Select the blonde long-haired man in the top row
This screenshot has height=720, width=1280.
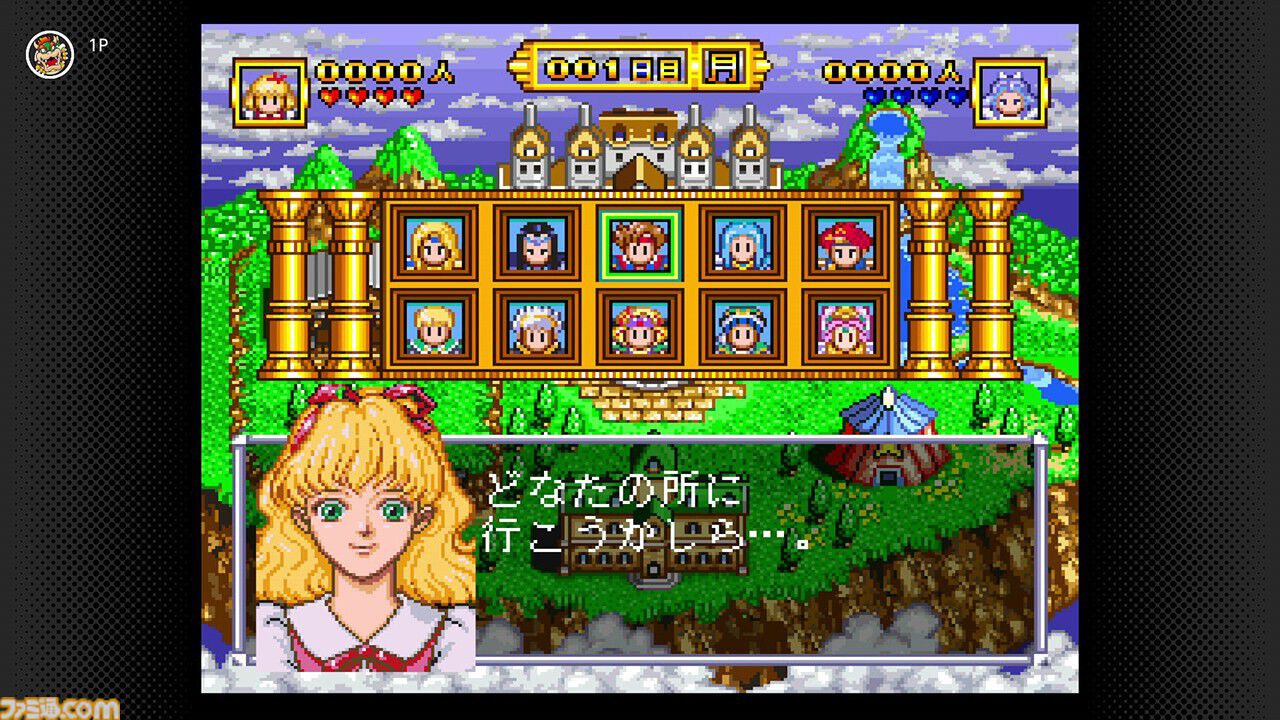point(433,245)
